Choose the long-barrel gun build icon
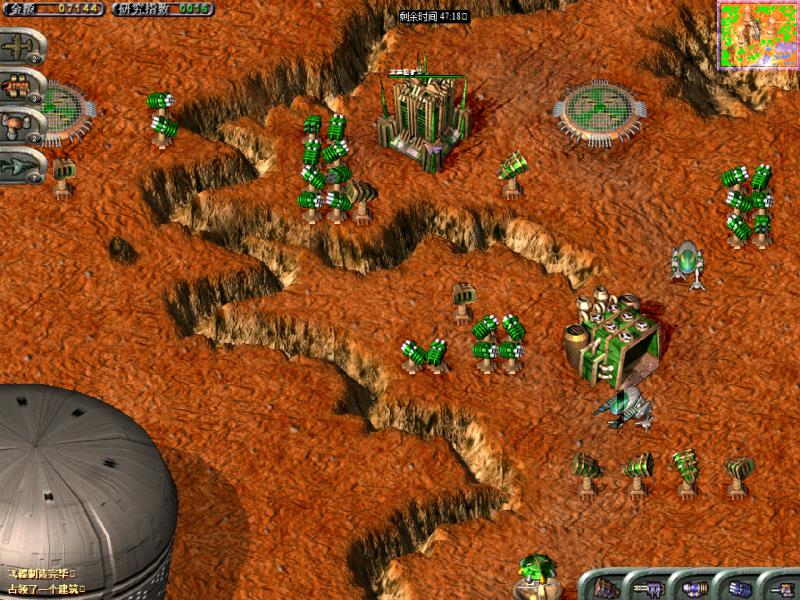Viewport: 800px width, 600px height. 651,587
